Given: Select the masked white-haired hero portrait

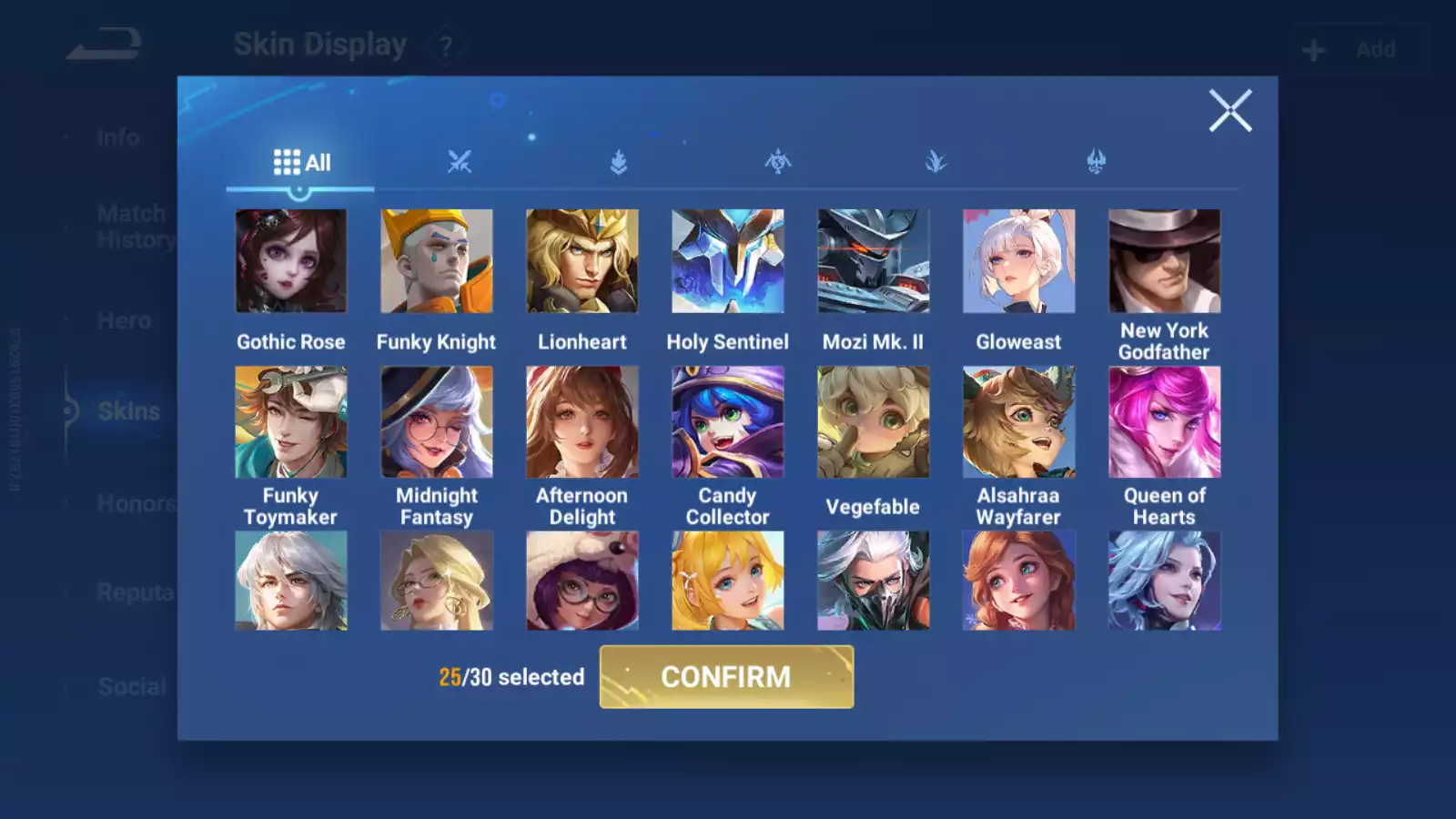Looking at the screenshot, I should [x=874, y=581].
